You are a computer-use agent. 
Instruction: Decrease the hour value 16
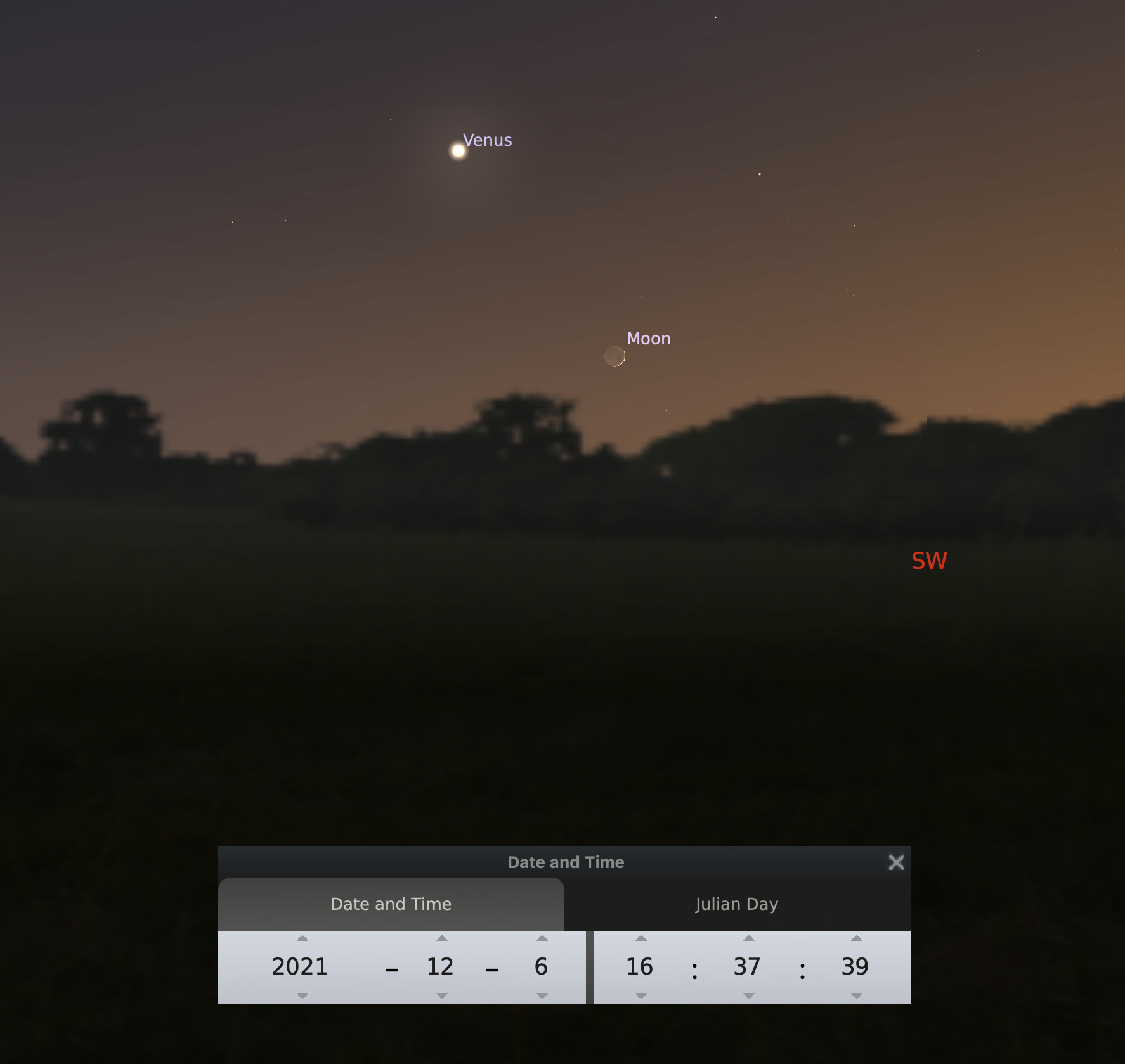click(641, 996)
